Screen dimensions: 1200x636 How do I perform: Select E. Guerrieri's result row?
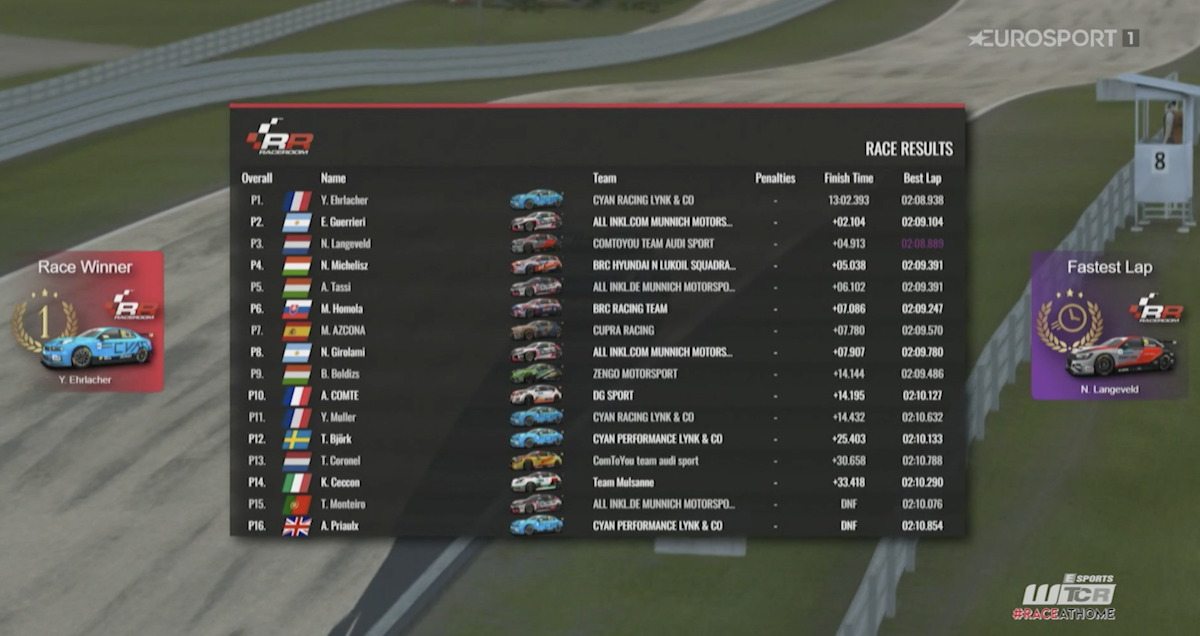click(x=597, y=222)
